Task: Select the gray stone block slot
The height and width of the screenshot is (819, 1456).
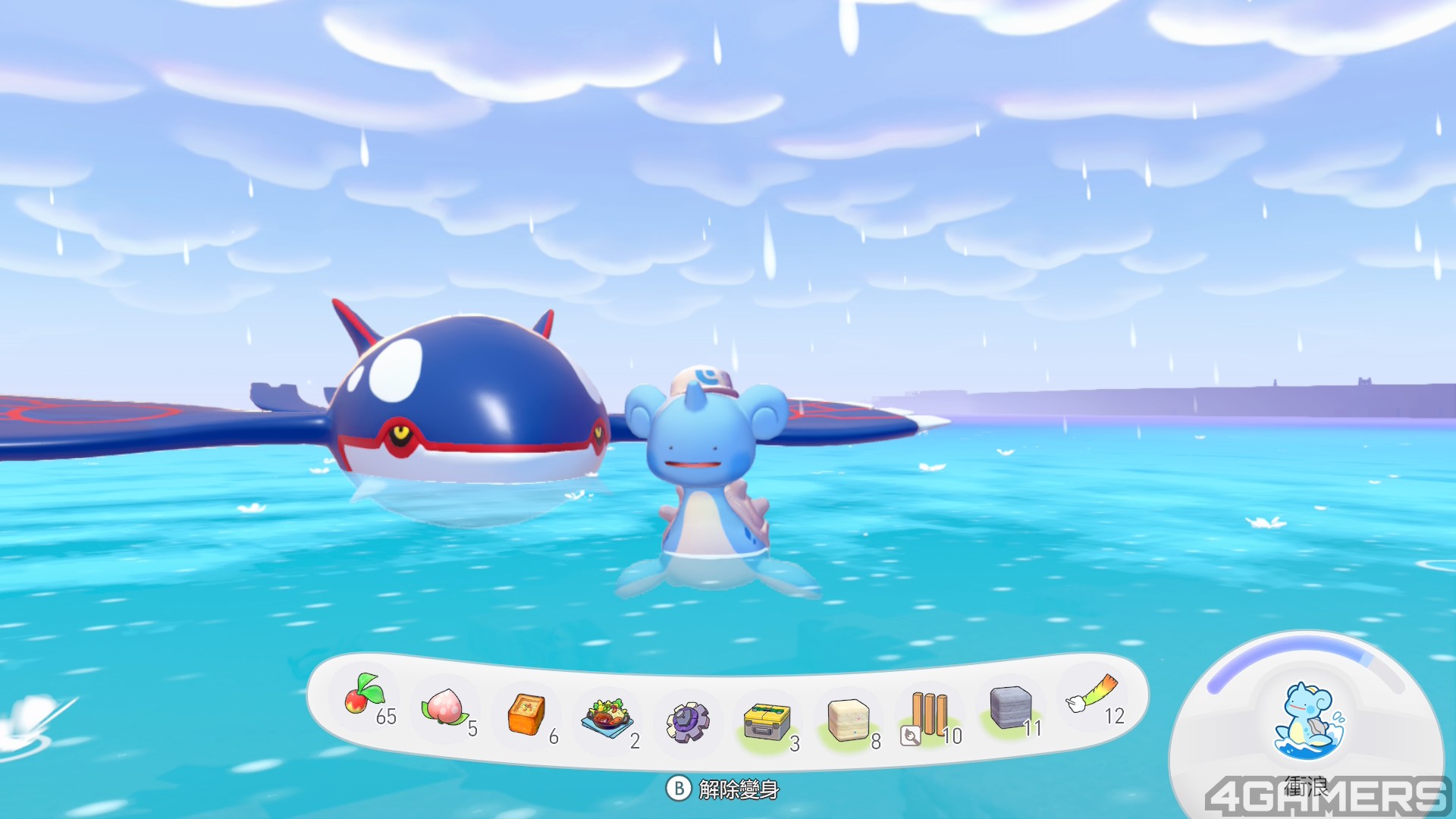Action: pyautogui.click(x=1011, y=708)
